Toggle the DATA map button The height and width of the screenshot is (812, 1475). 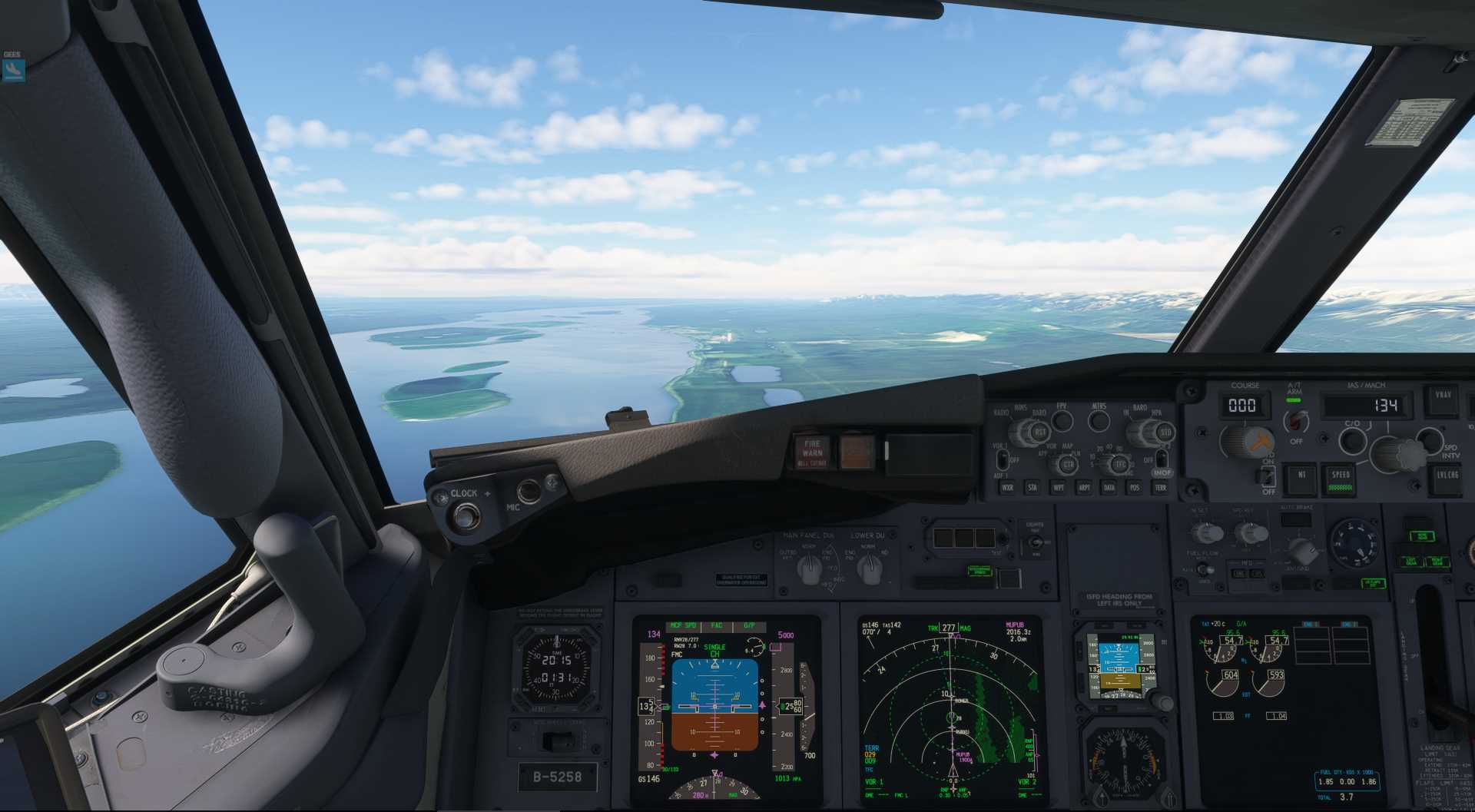1109,487
